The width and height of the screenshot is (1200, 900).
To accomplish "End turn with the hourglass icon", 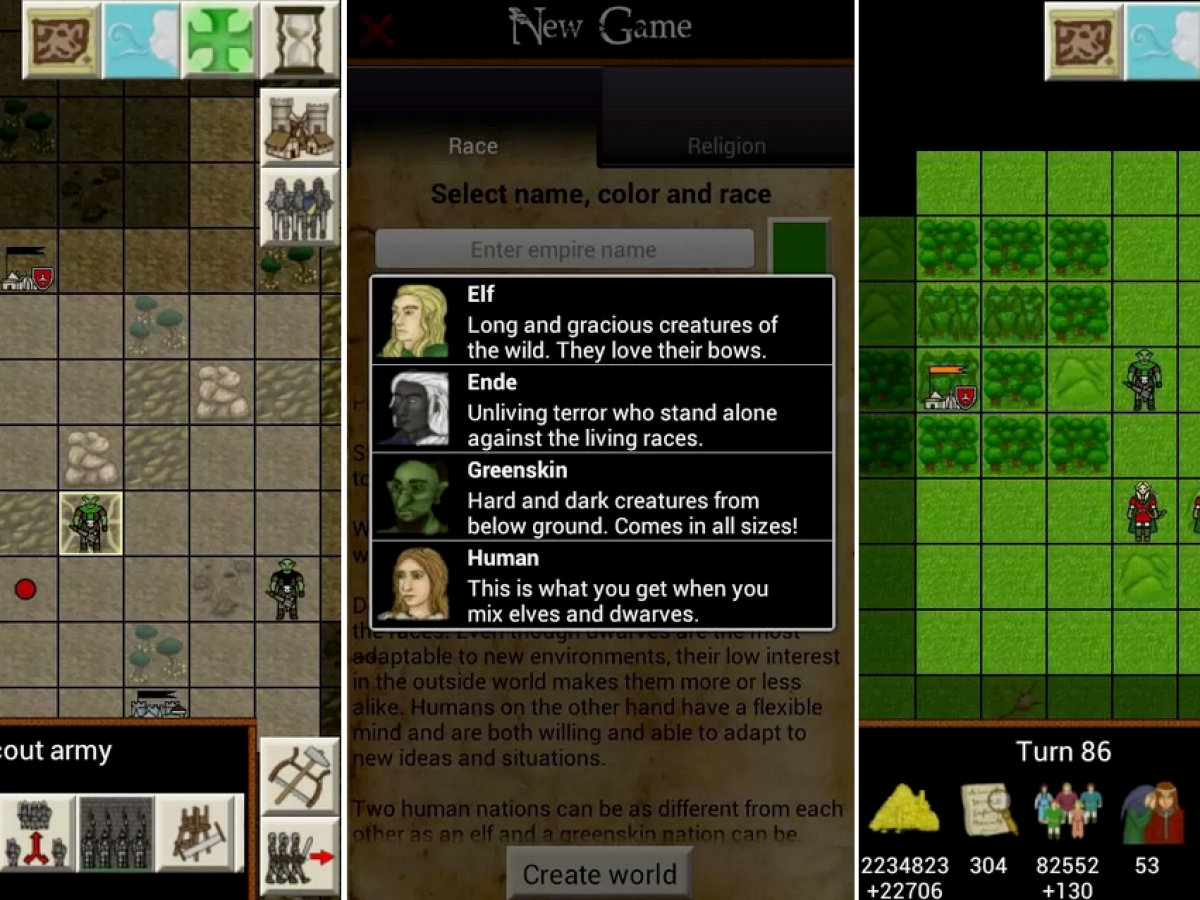I will click(299, 41).
